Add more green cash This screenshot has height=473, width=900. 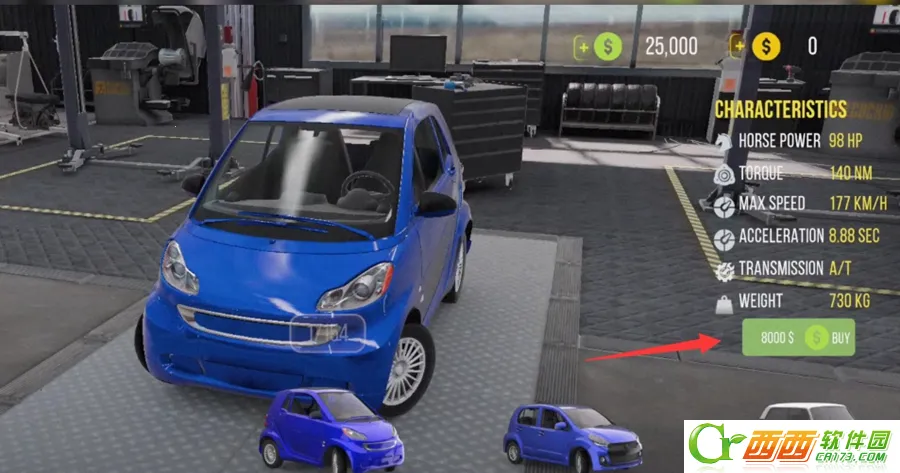[x=581, y=46]
